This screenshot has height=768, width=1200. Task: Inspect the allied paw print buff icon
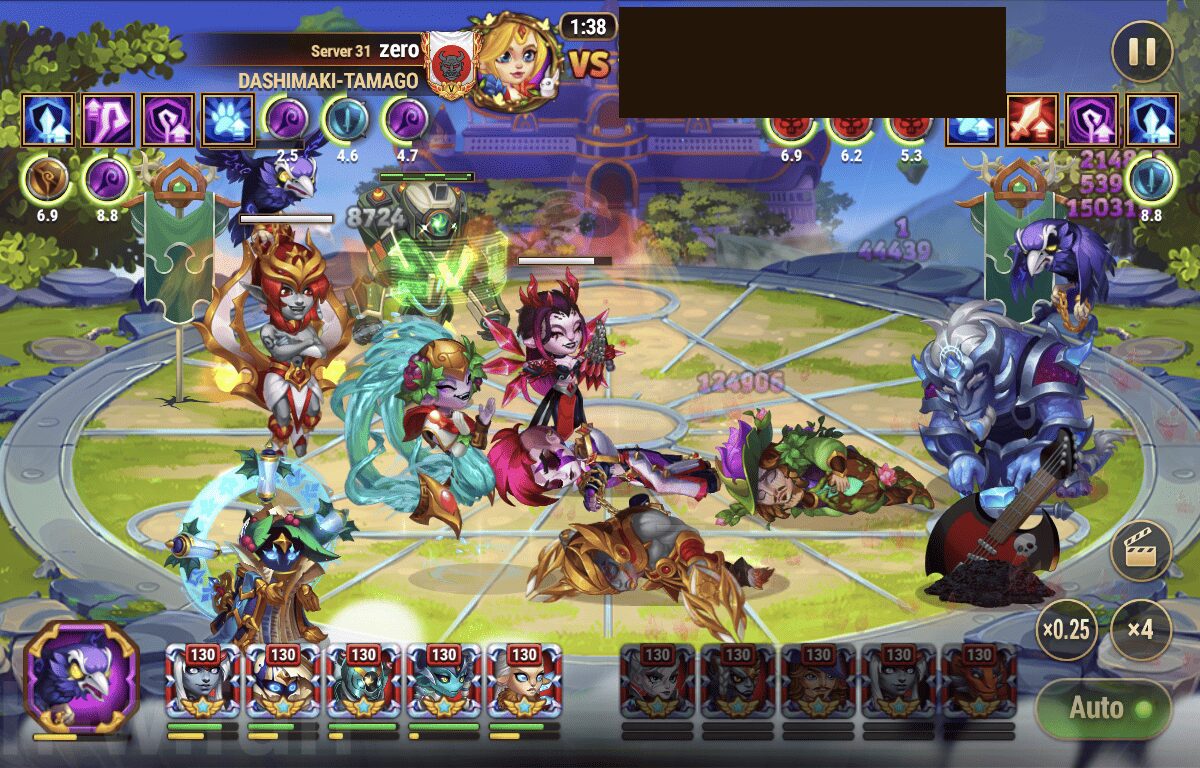[x=227, y=120]
